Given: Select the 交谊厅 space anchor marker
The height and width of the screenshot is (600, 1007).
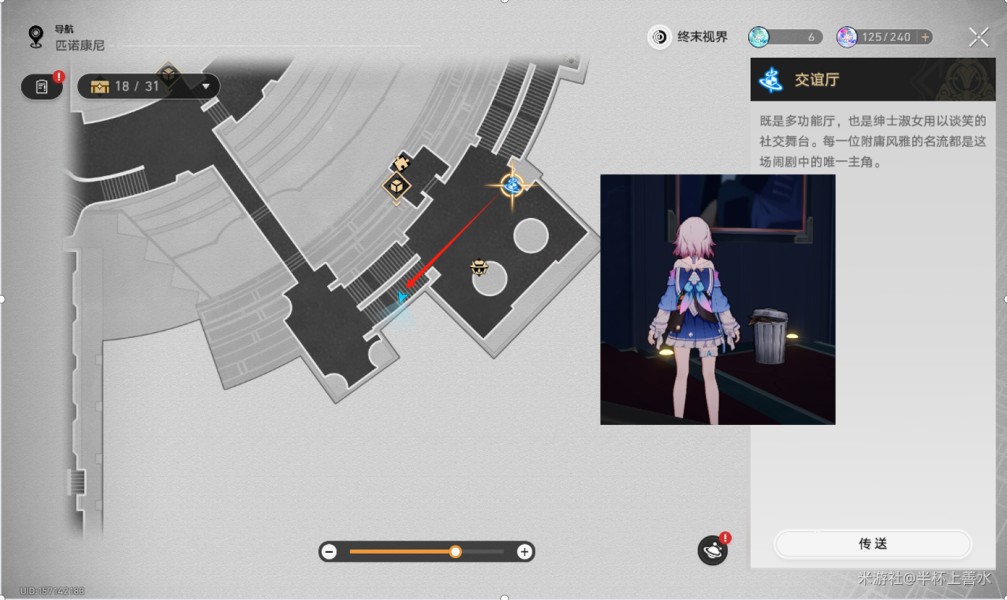Looking at the screenshot, I should (x=513, y=185).
